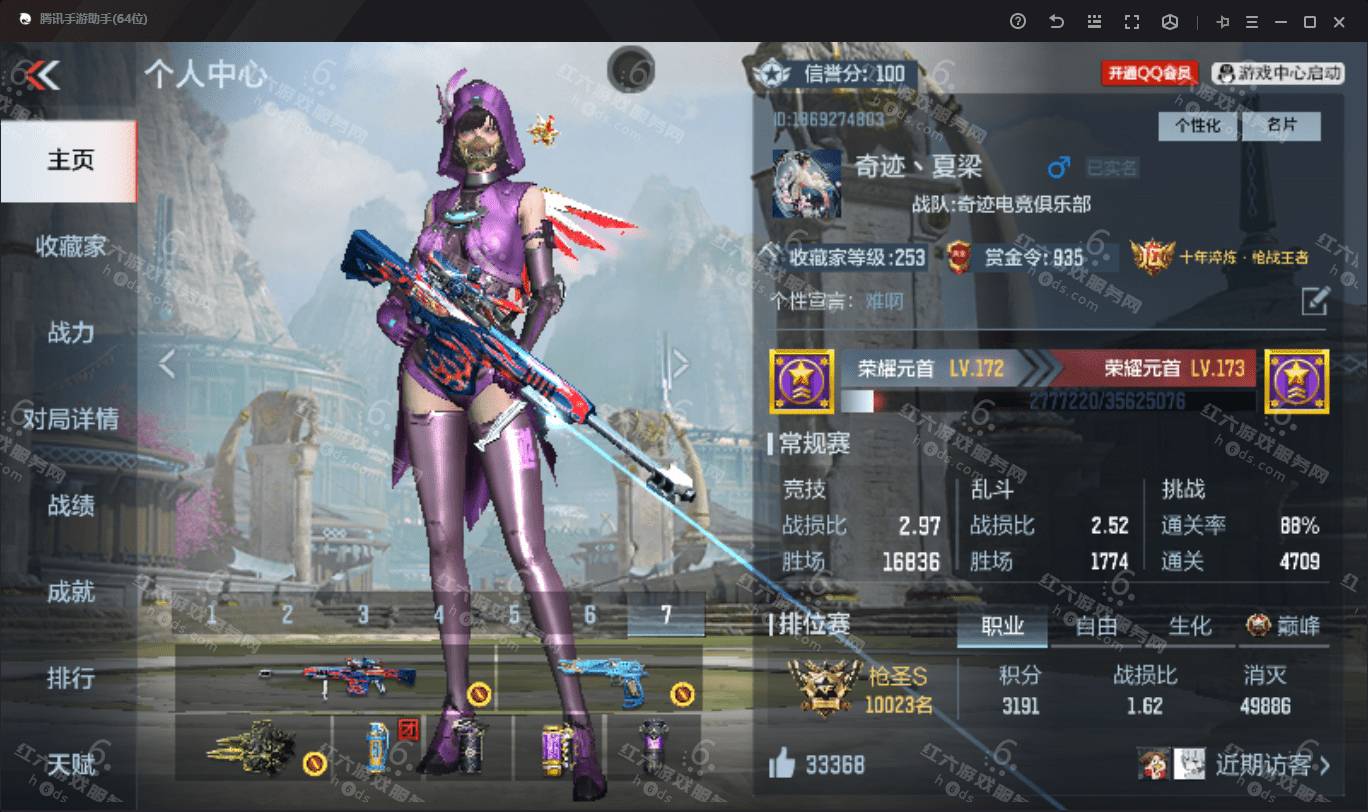
Task: Switch ranked stats to 生化 tab
Action: tap(1190, 627)
